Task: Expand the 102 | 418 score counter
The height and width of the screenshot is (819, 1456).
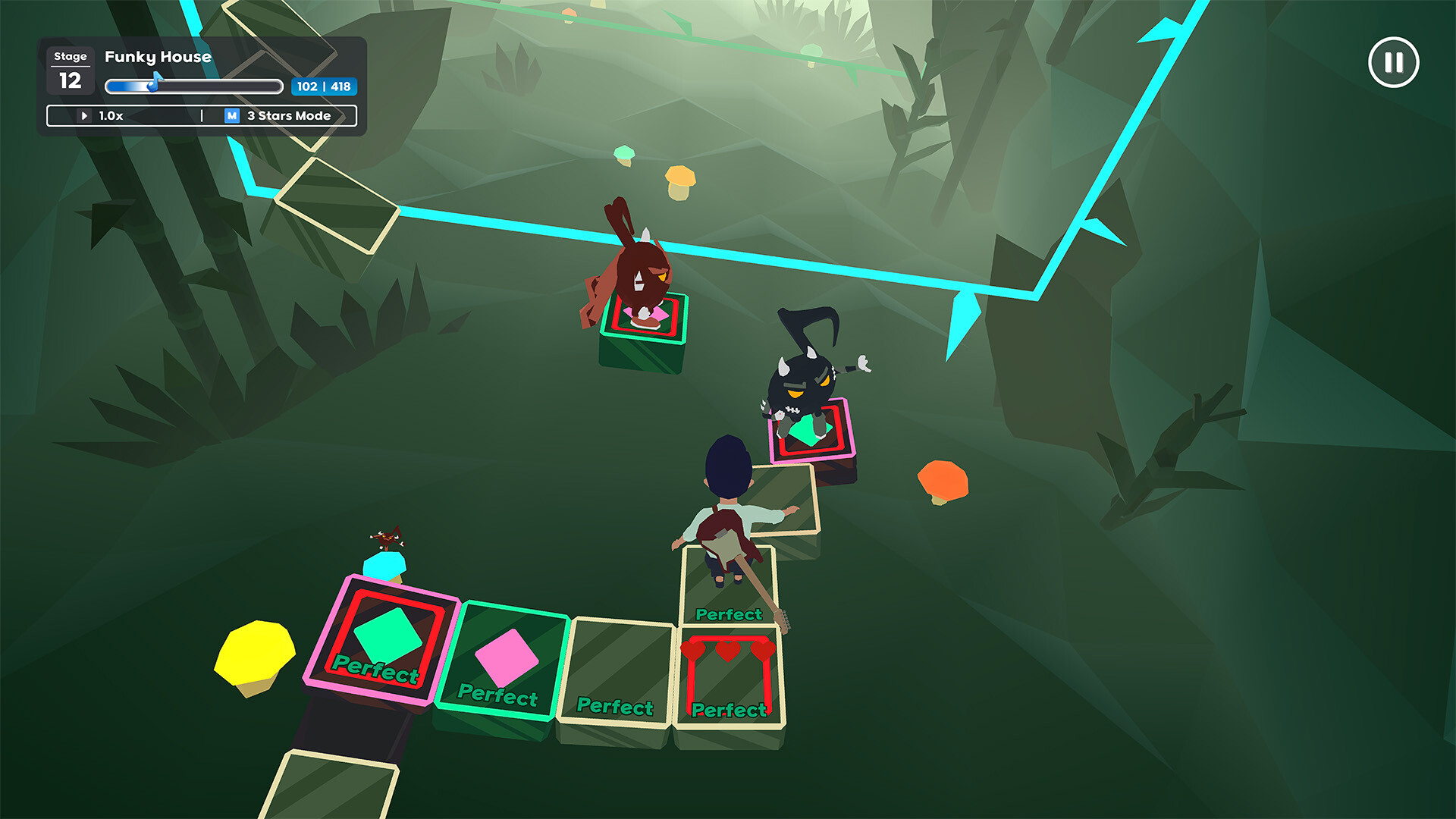Action: pyautogui.click(x=325, y=87)
